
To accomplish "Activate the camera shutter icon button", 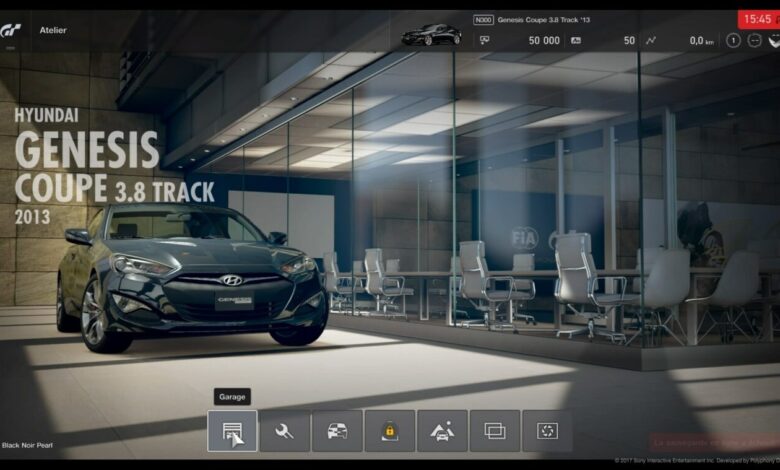I will (547, 431).
